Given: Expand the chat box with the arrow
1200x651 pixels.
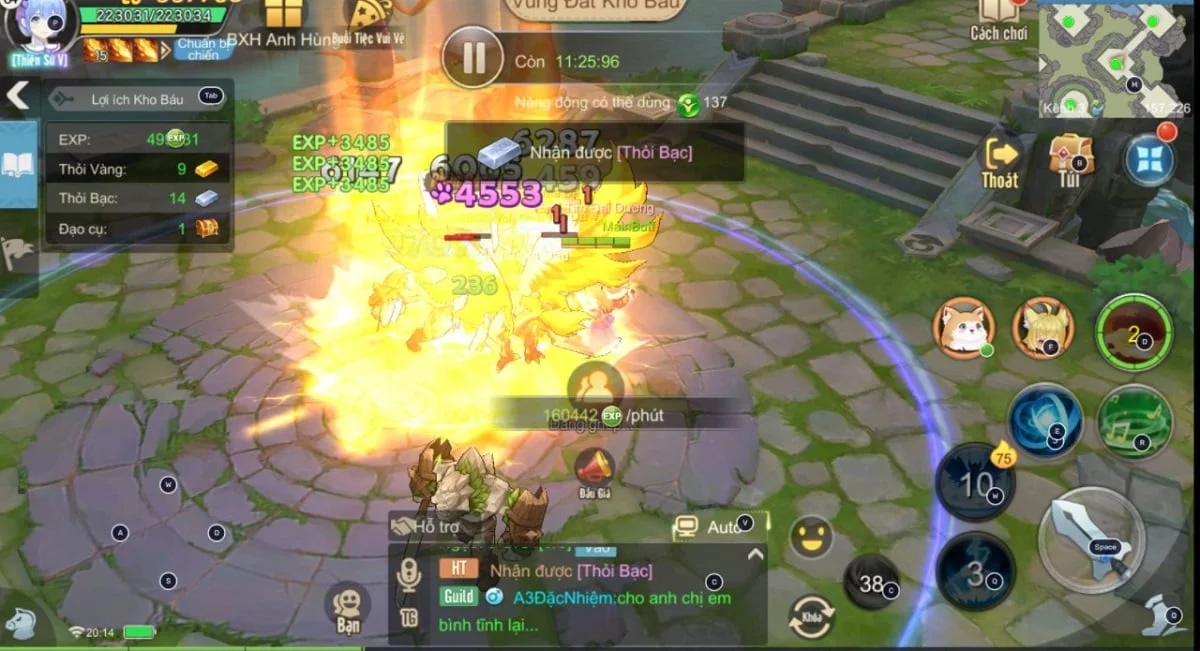Looking at the screenshot, I should (755, 555).
